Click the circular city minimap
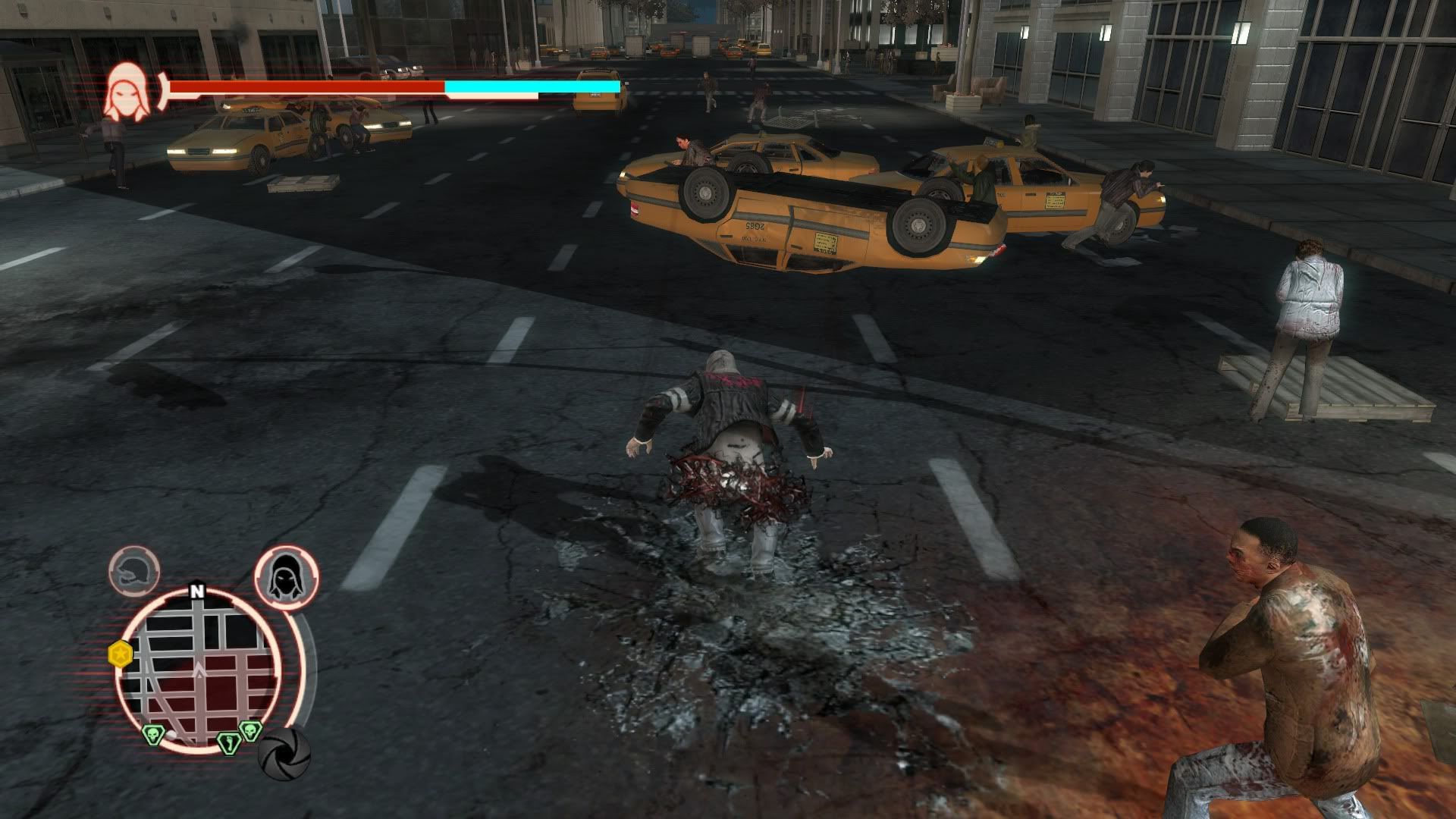The image size is (1456, 819). tap(199, 670)
